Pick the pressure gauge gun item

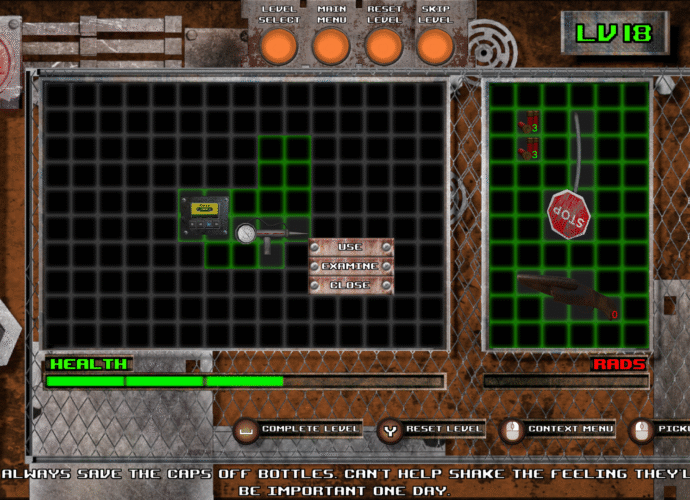tap(270, 233)
